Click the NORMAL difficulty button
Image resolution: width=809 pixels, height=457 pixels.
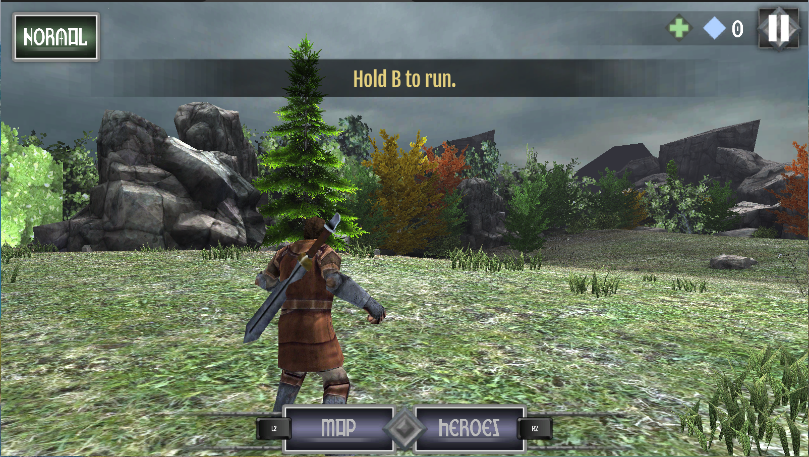pos(55,38)
